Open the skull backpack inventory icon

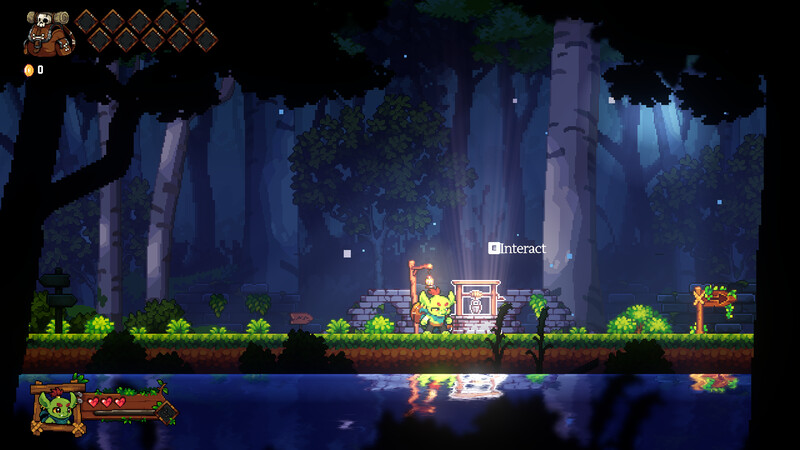pos(47,33)
